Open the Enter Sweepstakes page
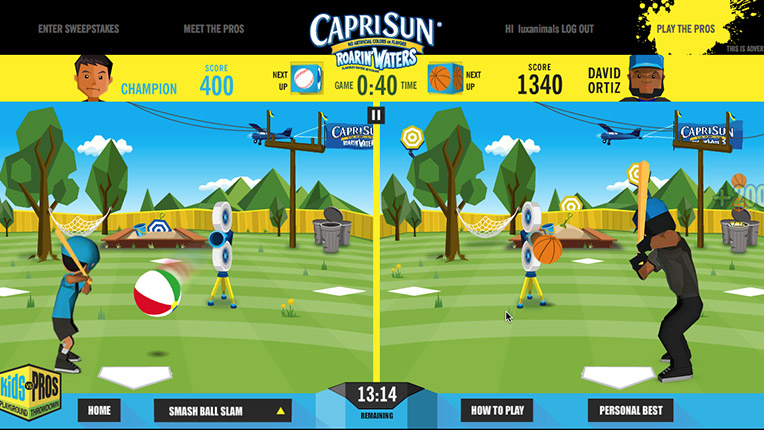Screen dimensions: 764x430 [x=78, y=29]
